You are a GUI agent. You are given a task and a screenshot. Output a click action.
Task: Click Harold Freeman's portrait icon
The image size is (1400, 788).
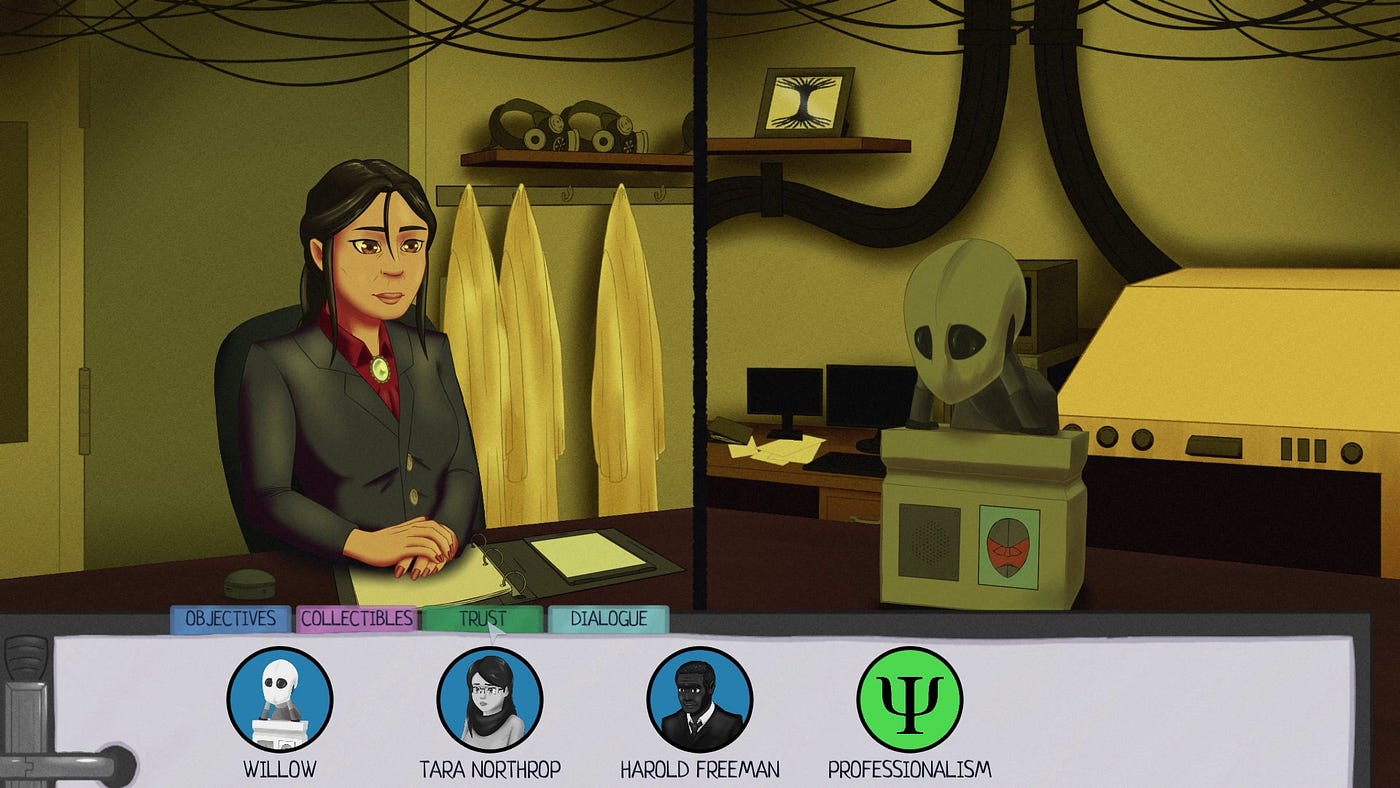point(699,699)
